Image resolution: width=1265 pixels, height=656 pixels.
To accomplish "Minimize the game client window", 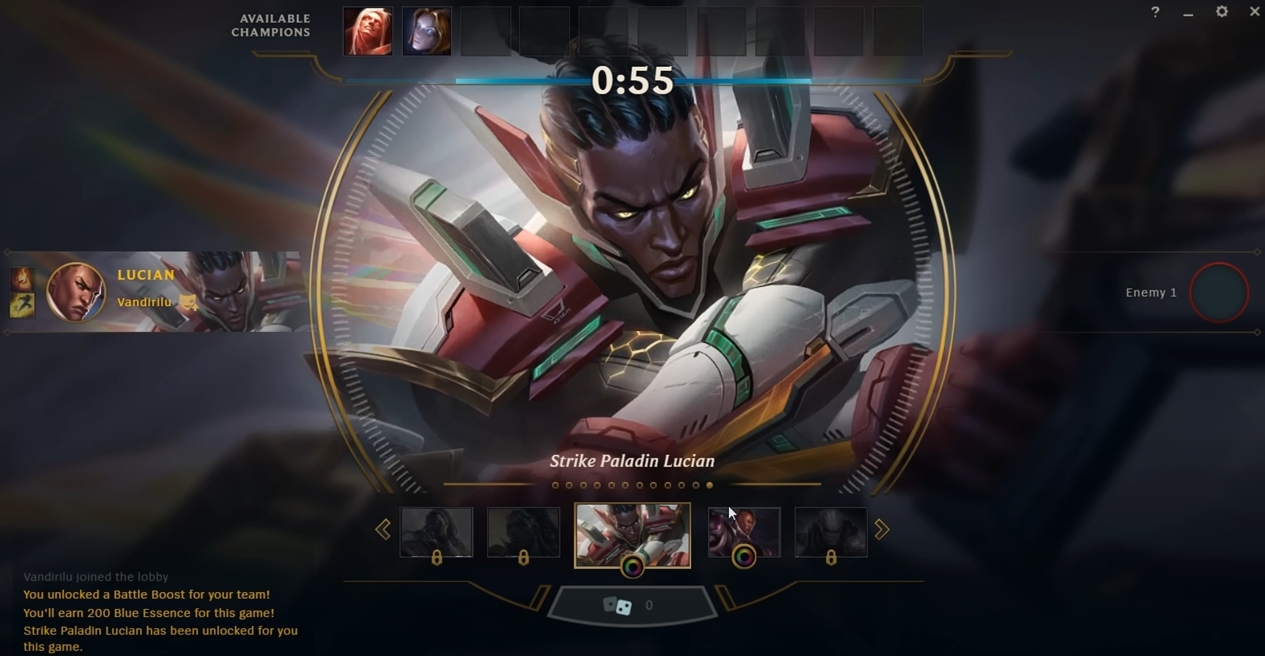I will click(x=1188, y=12).
